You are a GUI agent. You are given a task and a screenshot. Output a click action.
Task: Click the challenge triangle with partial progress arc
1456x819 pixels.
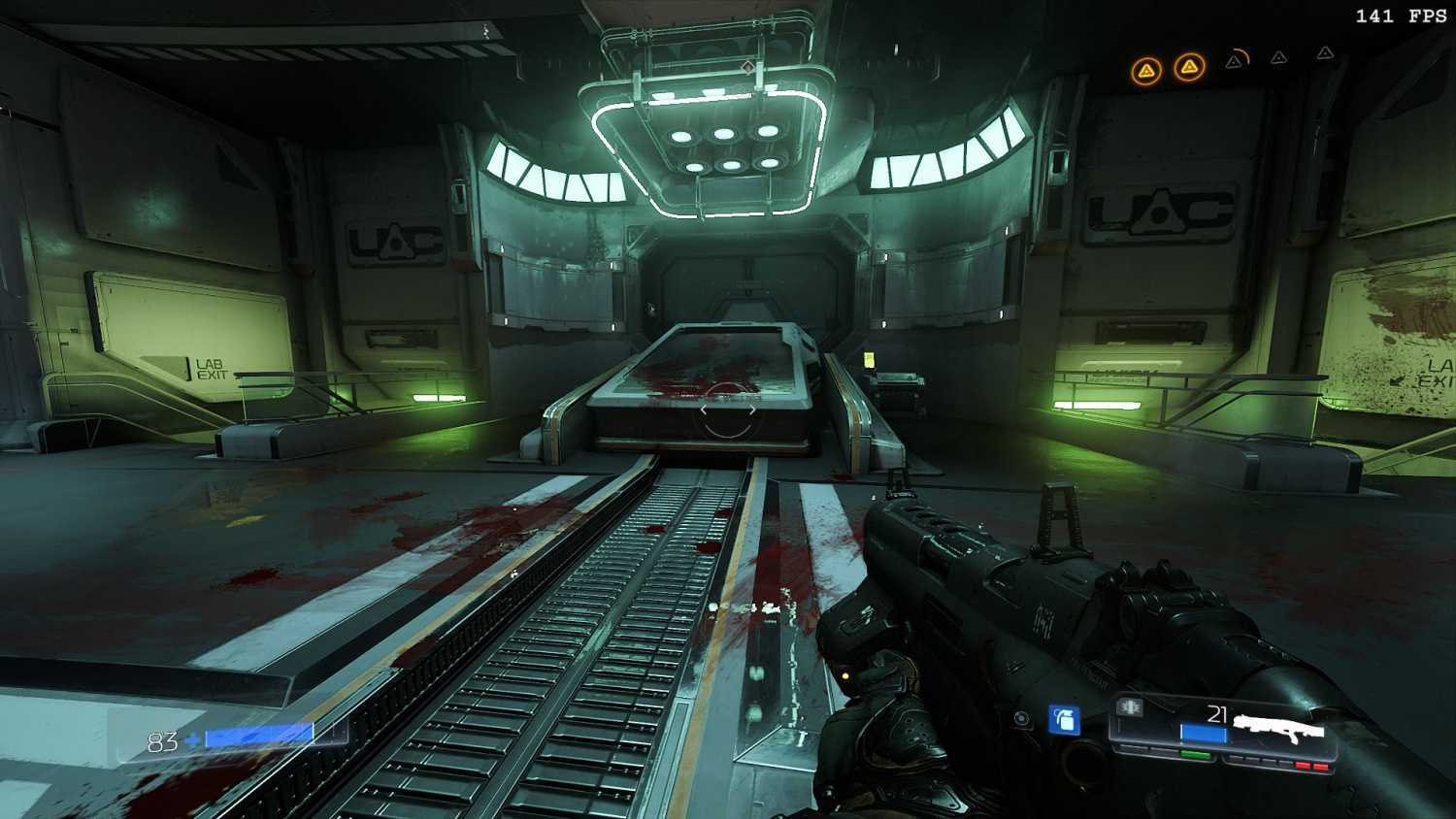click(1235, 61)
